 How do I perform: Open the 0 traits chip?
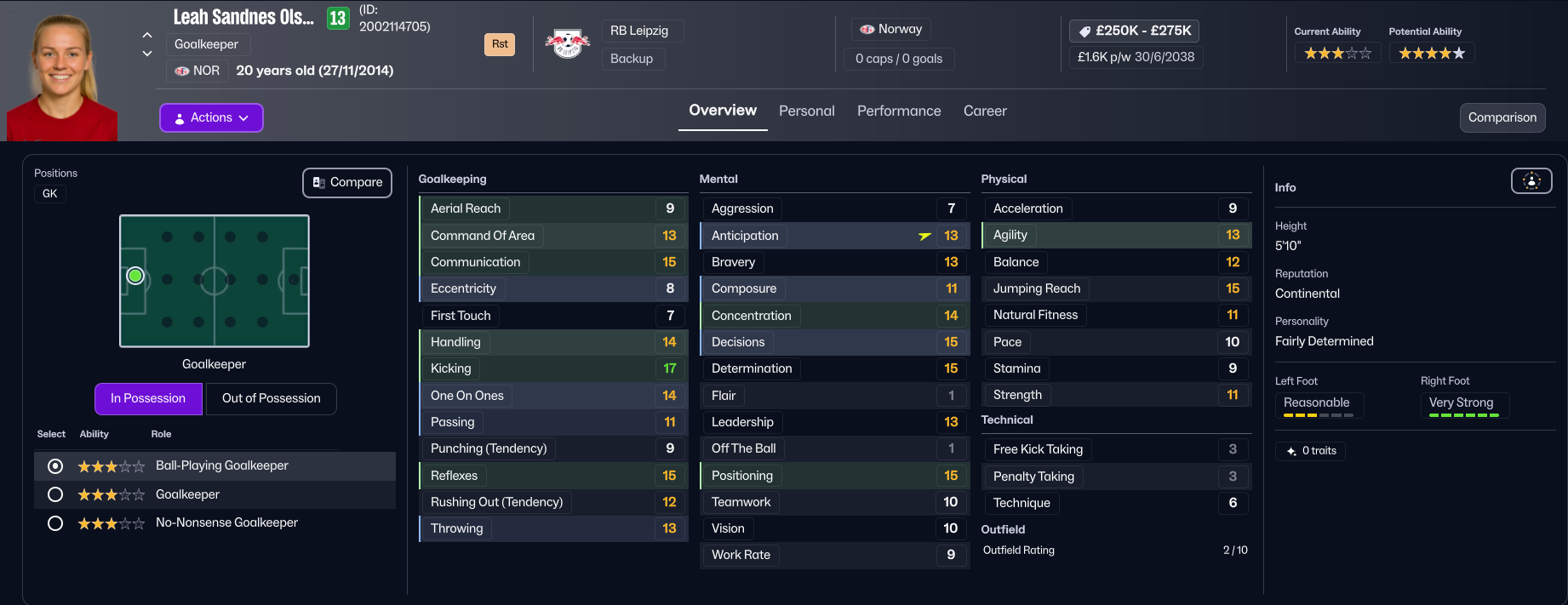pyautogui.click(x=1311, y=451)
